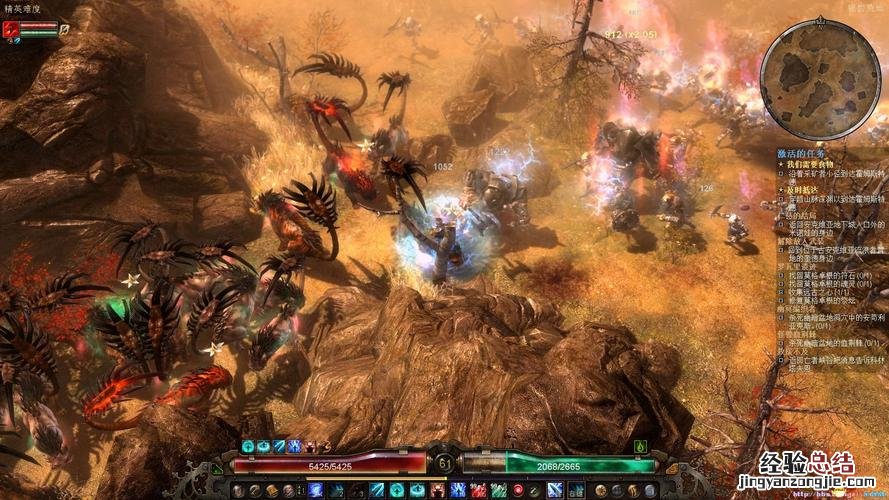
Task: Click the 激活的任务 quest tracker header
Action: coord(803,153)
